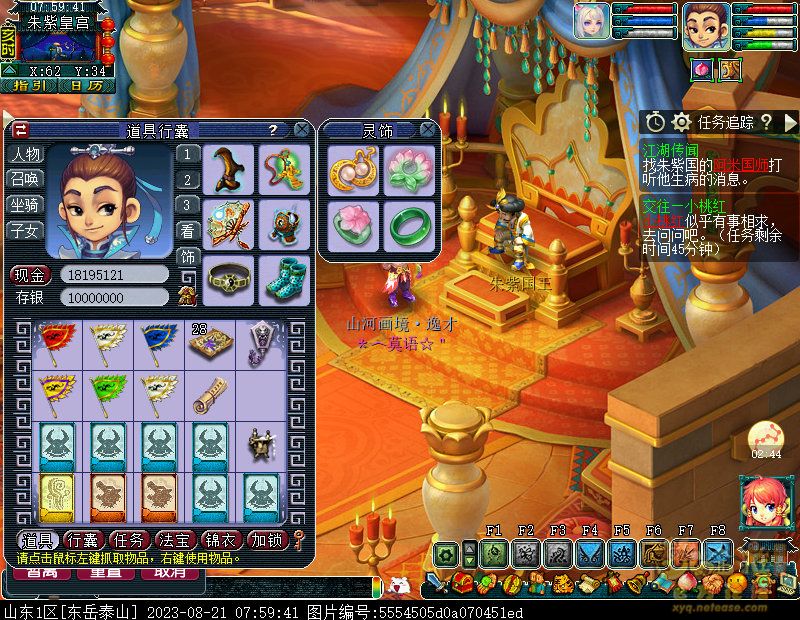Close the 灵饰 accessory panel
Image resolution: width=800 pixels, height=620 pixels.
click(428, 130)
